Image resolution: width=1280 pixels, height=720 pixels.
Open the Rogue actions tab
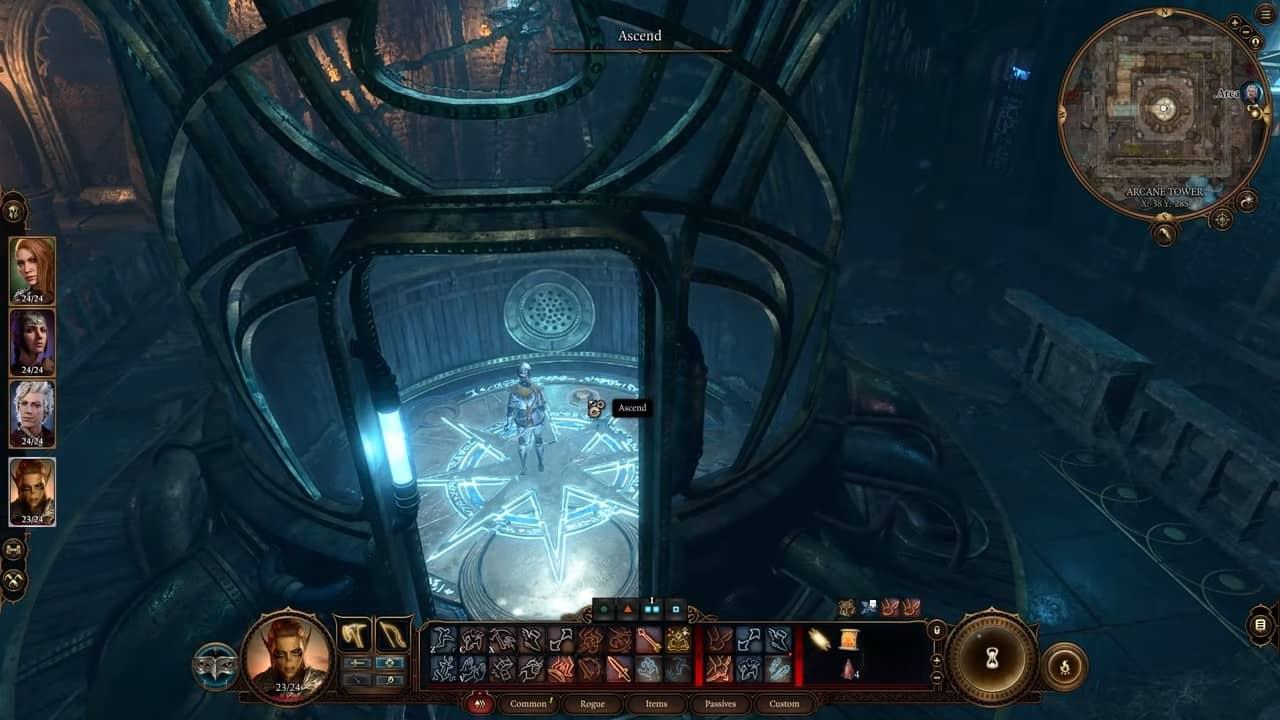(x=592, y=704)
